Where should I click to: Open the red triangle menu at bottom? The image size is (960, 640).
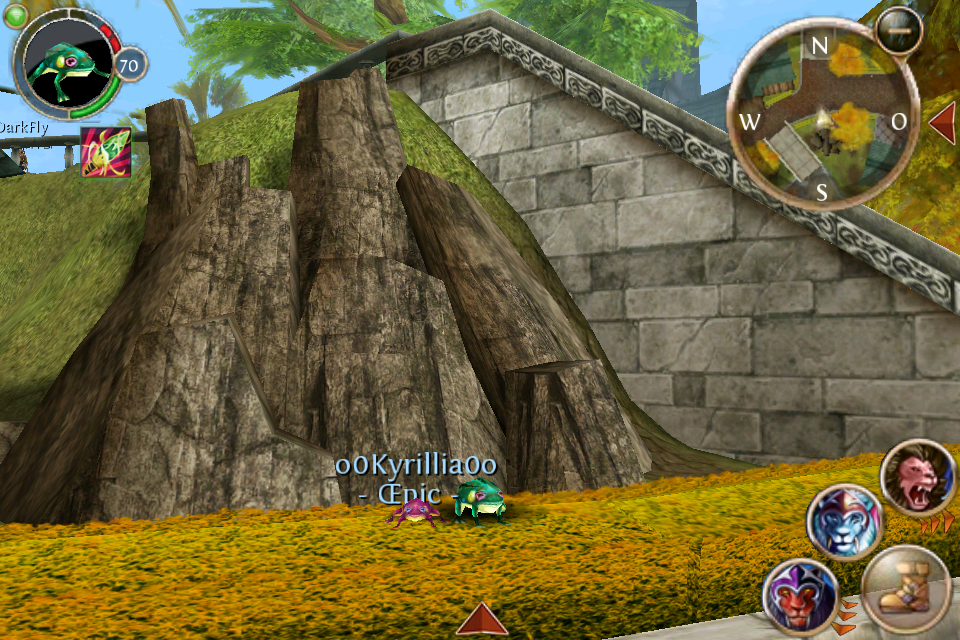pyautogui.click(x=482, y=619)
